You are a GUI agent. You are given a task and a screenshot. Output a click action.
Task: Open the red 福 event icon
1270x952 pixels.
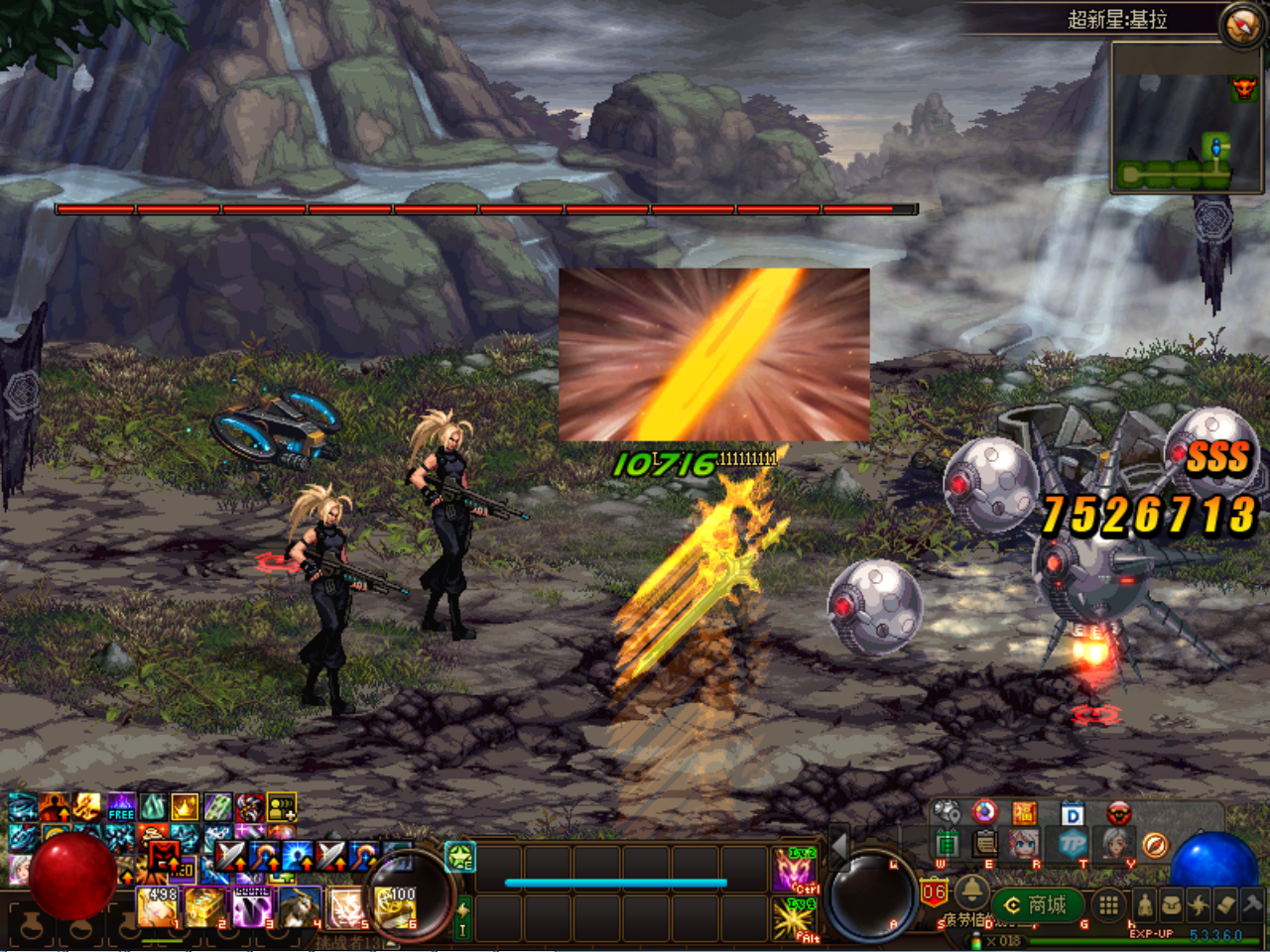1024,814
